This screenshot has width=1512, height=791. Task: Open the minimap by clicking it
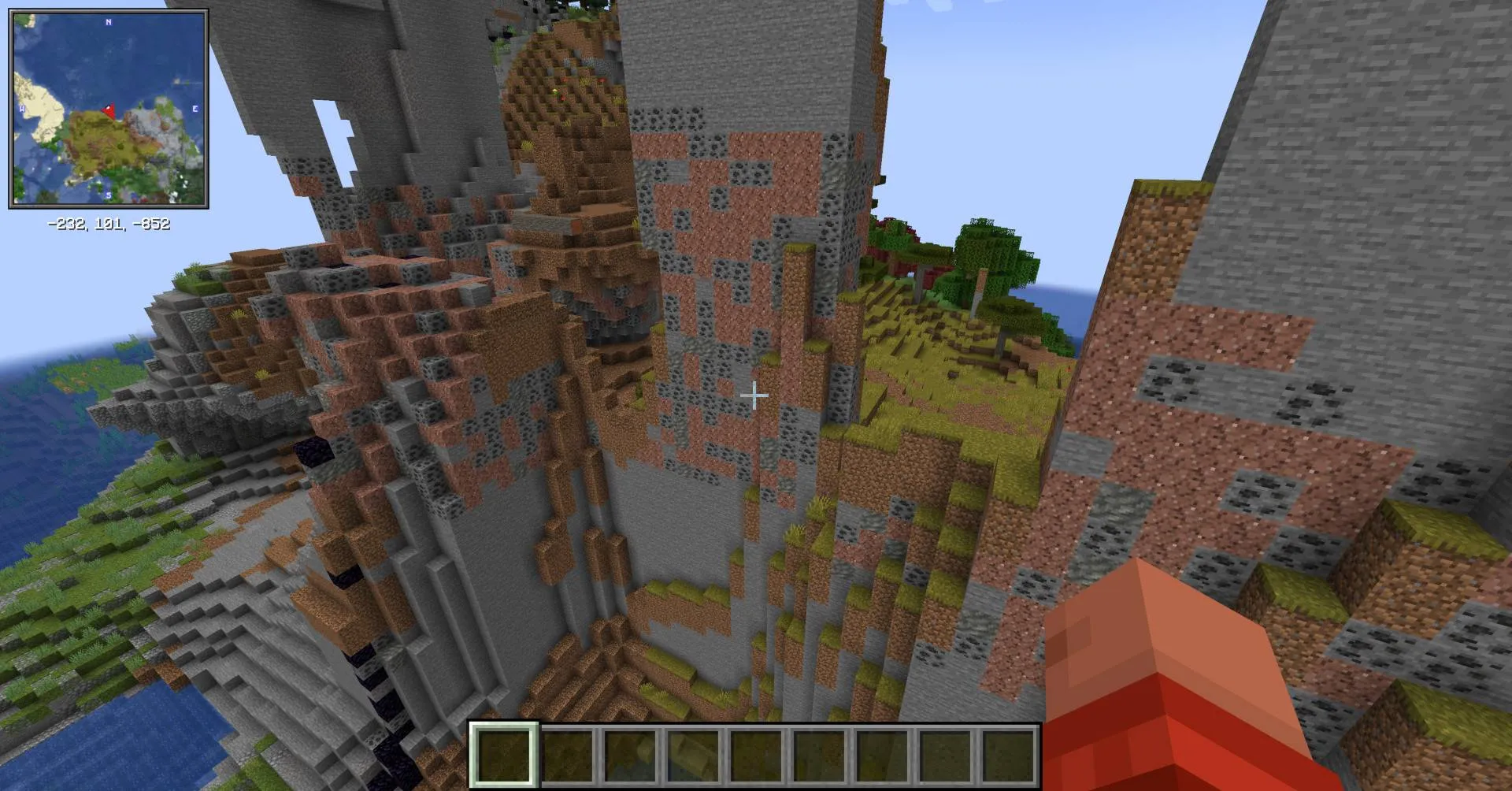coord(110,110)
